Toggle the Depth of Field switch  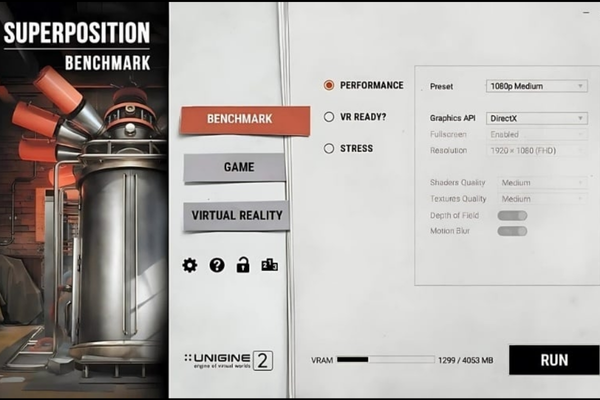point(512,215)
